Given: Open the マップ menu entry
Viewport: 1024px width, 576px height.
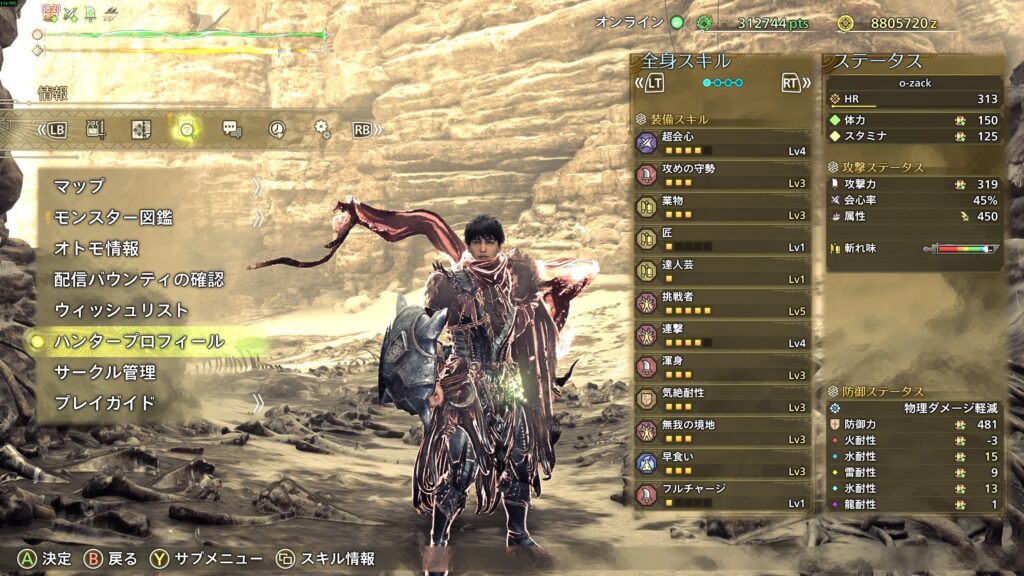Looking at the screenshot, I should 80,186.
